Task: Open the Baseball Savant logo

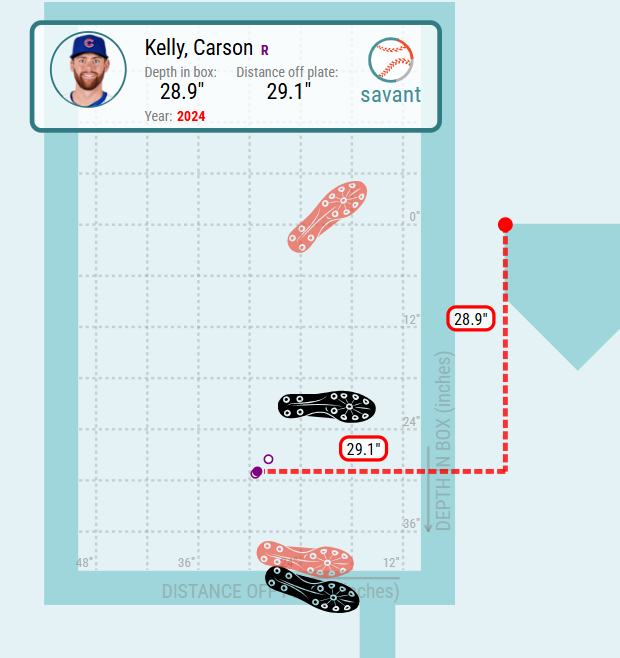Action: click(x=391, y=72)
